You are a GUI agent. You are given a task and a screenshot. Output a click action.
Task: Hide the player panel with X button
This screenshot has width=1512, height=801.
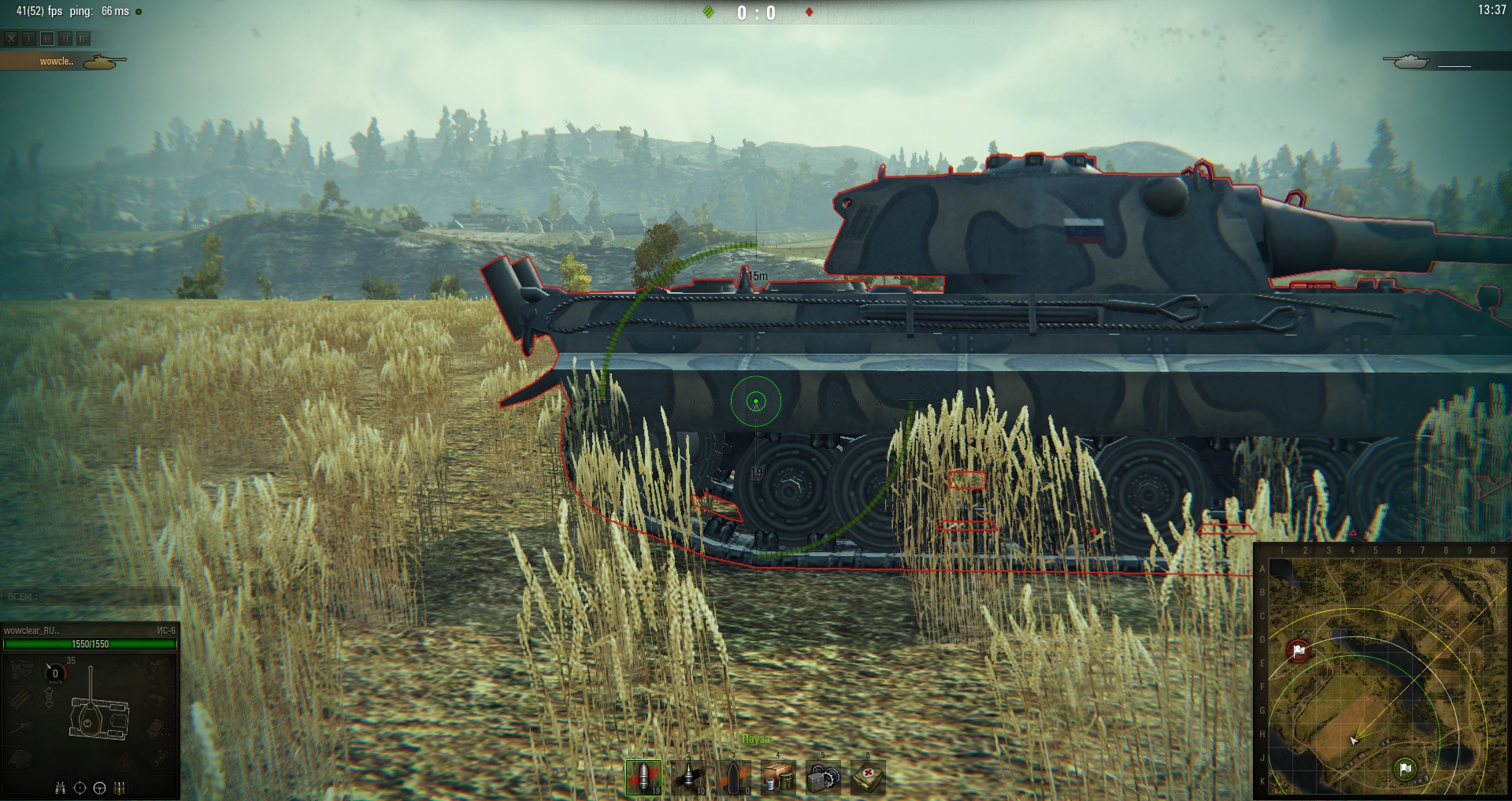click(x=11, y=38)
